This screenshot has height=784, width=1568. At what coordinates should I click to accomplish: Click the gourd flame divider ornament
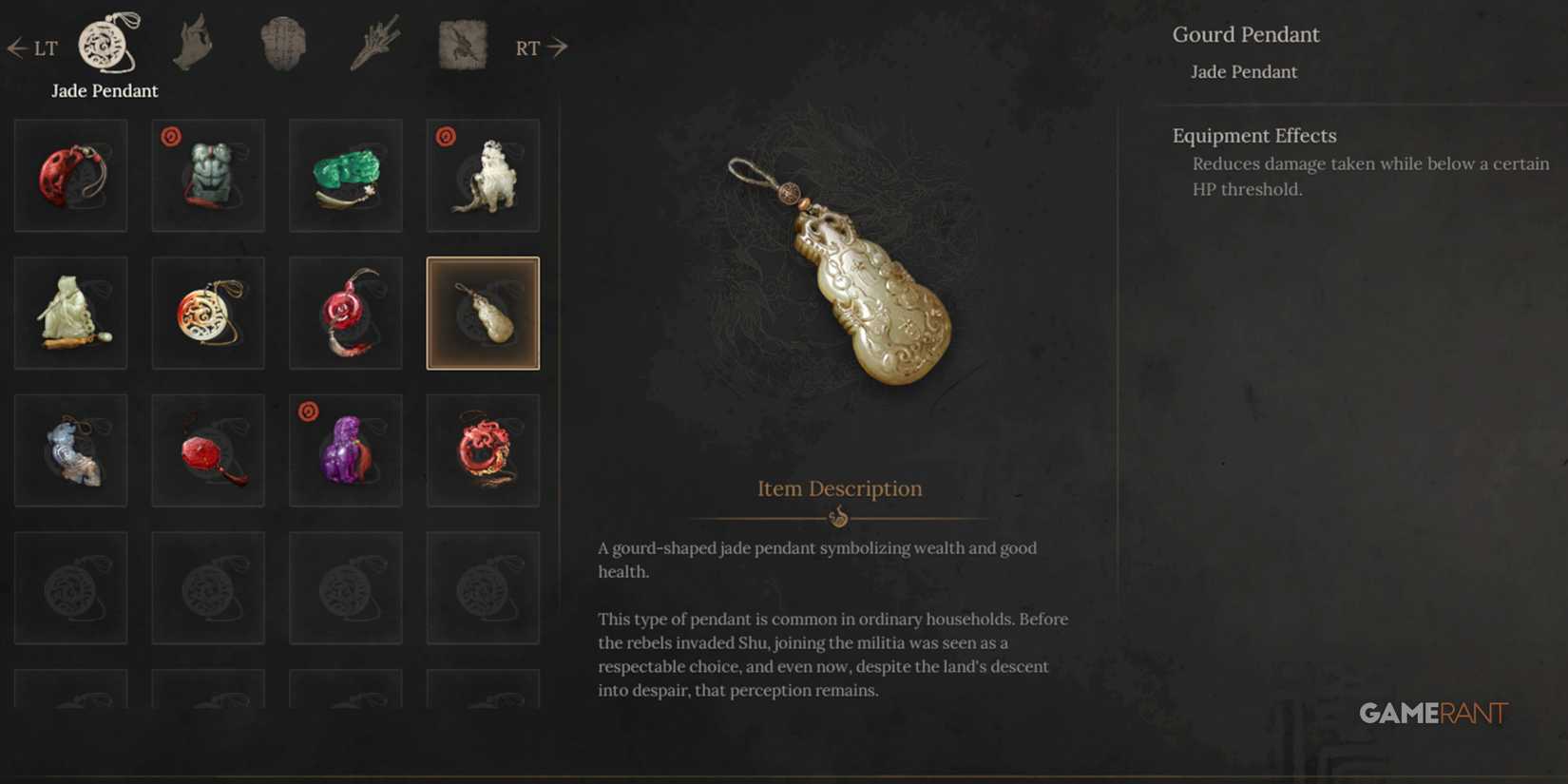coord(840,517)
